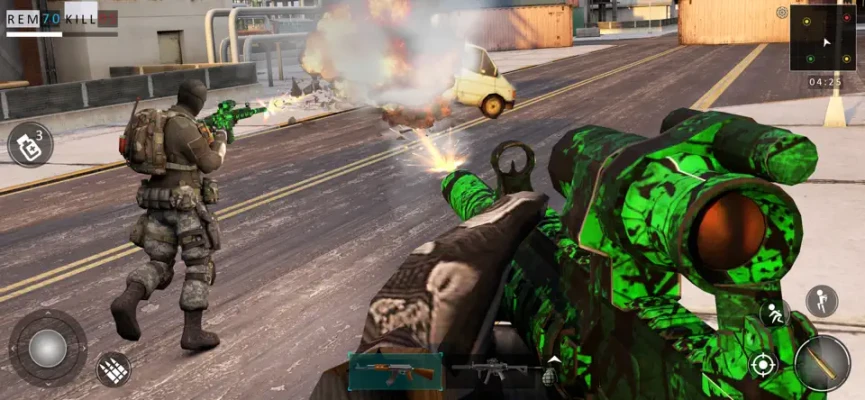Switch to the scoped submachine gun slot
This screenshot has height=400, width=865.
490,371
